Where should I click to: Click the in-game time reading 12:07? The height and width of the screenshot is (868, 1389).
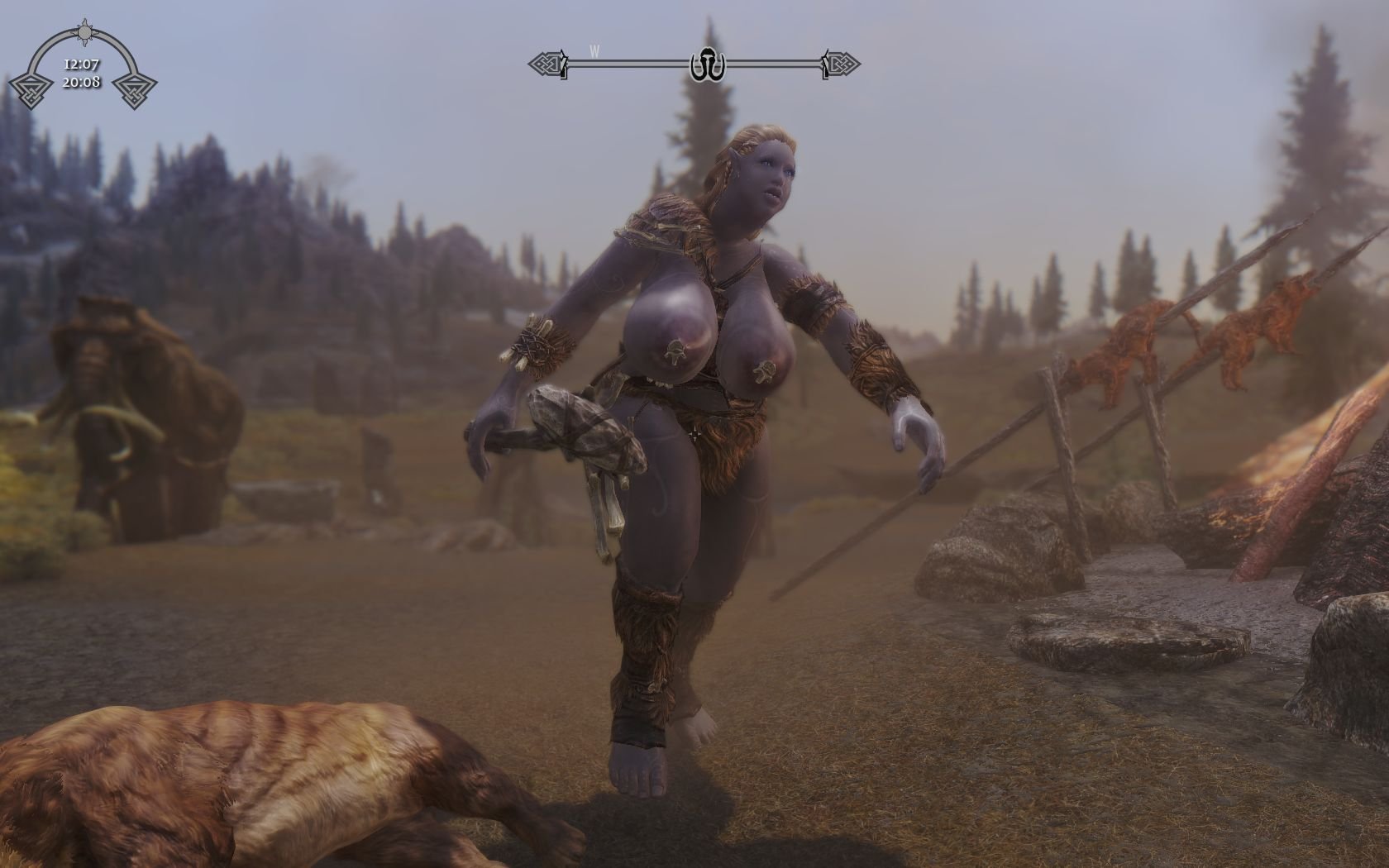[x=82, y=64]
